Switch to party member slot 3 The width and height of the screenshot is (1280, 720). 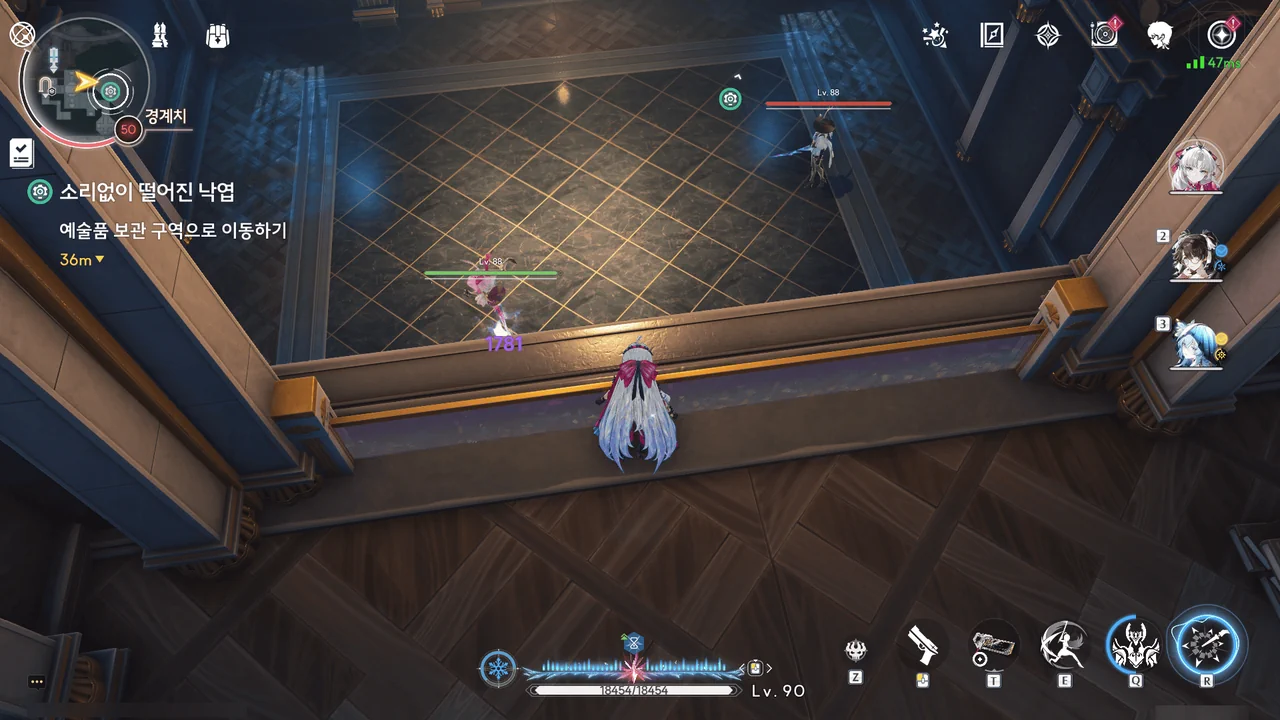tap(1197, 344)
